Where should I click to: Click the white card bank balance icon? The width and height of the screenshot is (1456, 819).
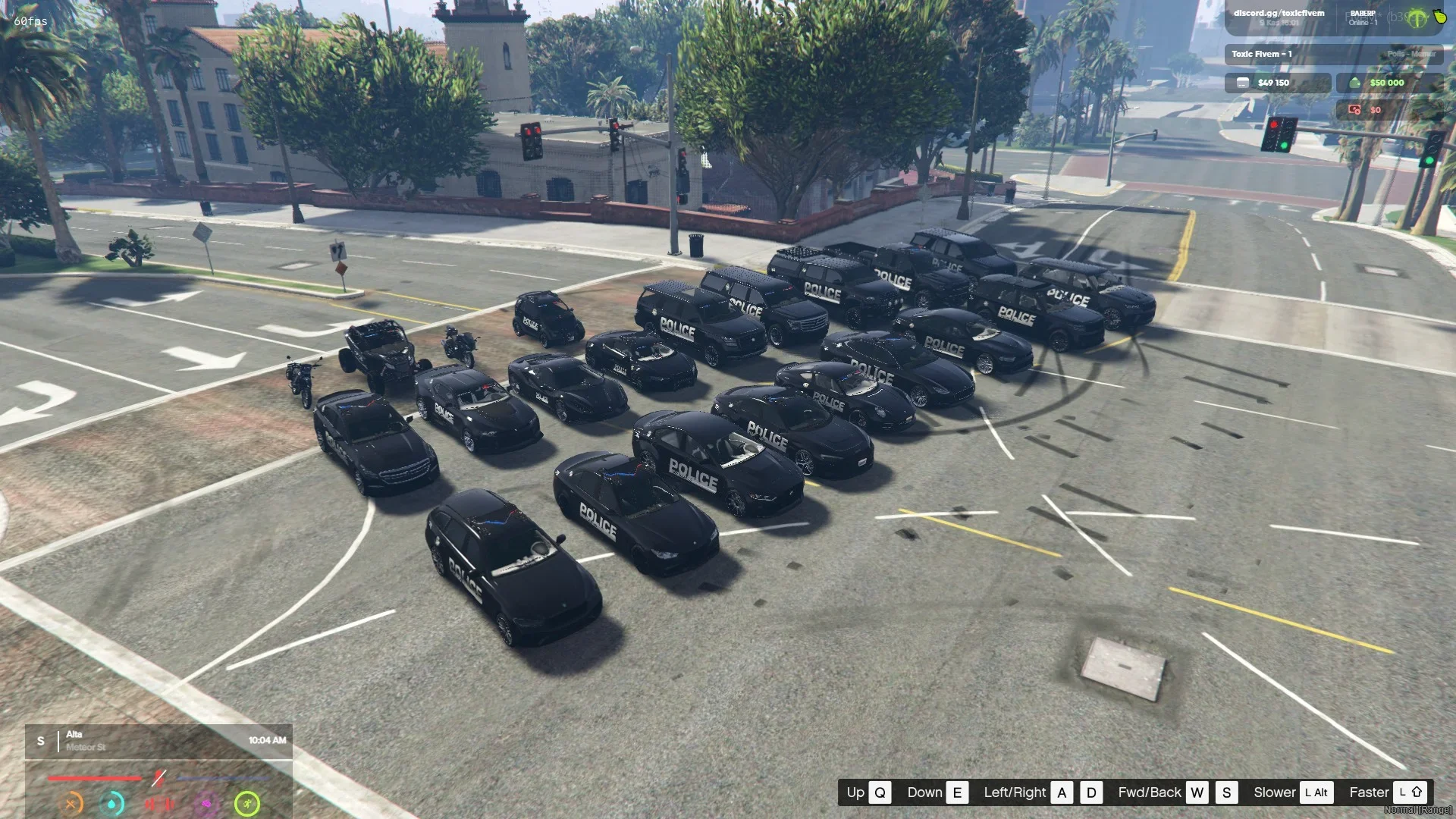click(x=1242, y=83)
